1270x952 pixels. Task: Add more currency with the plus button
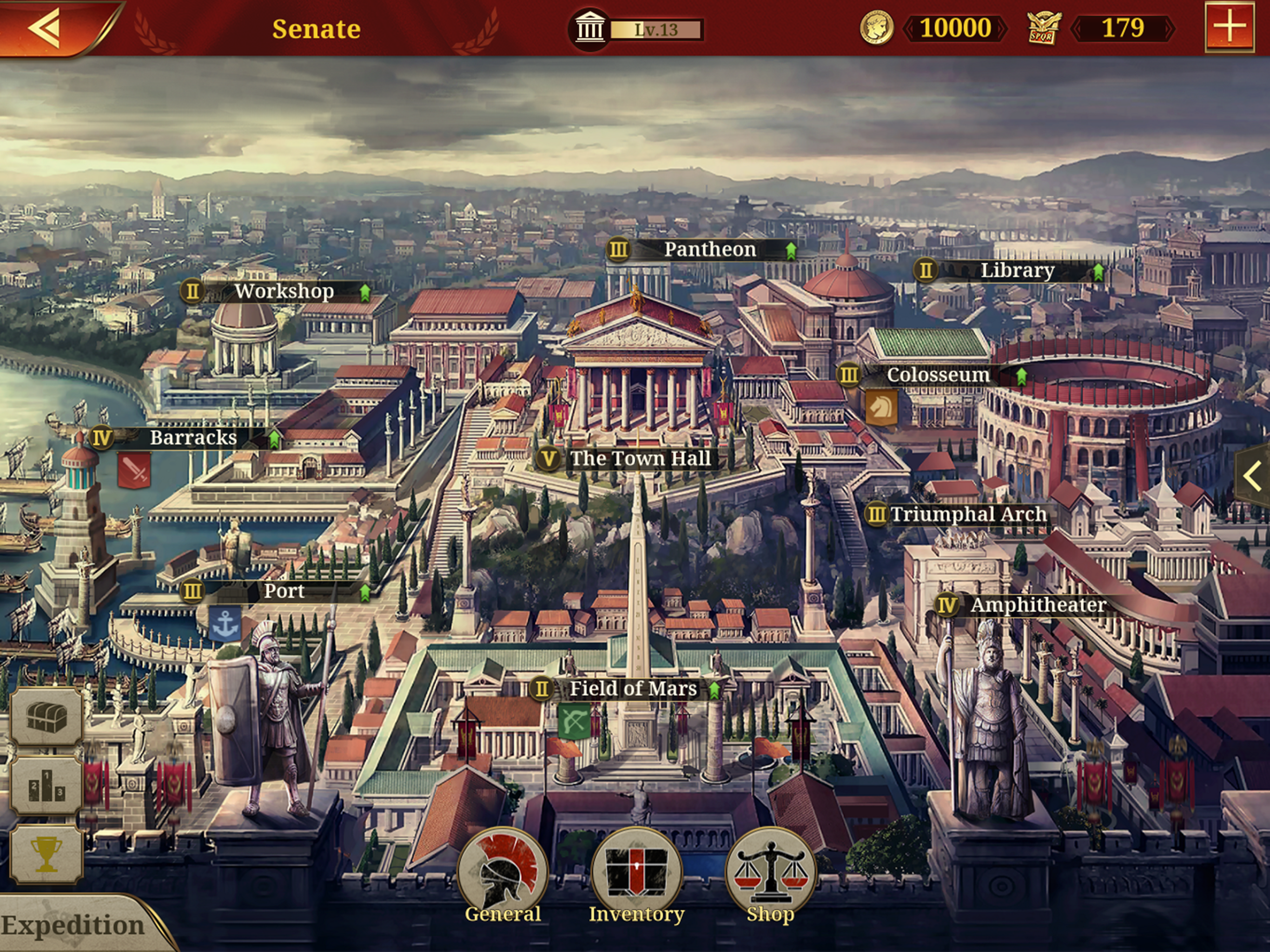click(x=1229, y=26)
